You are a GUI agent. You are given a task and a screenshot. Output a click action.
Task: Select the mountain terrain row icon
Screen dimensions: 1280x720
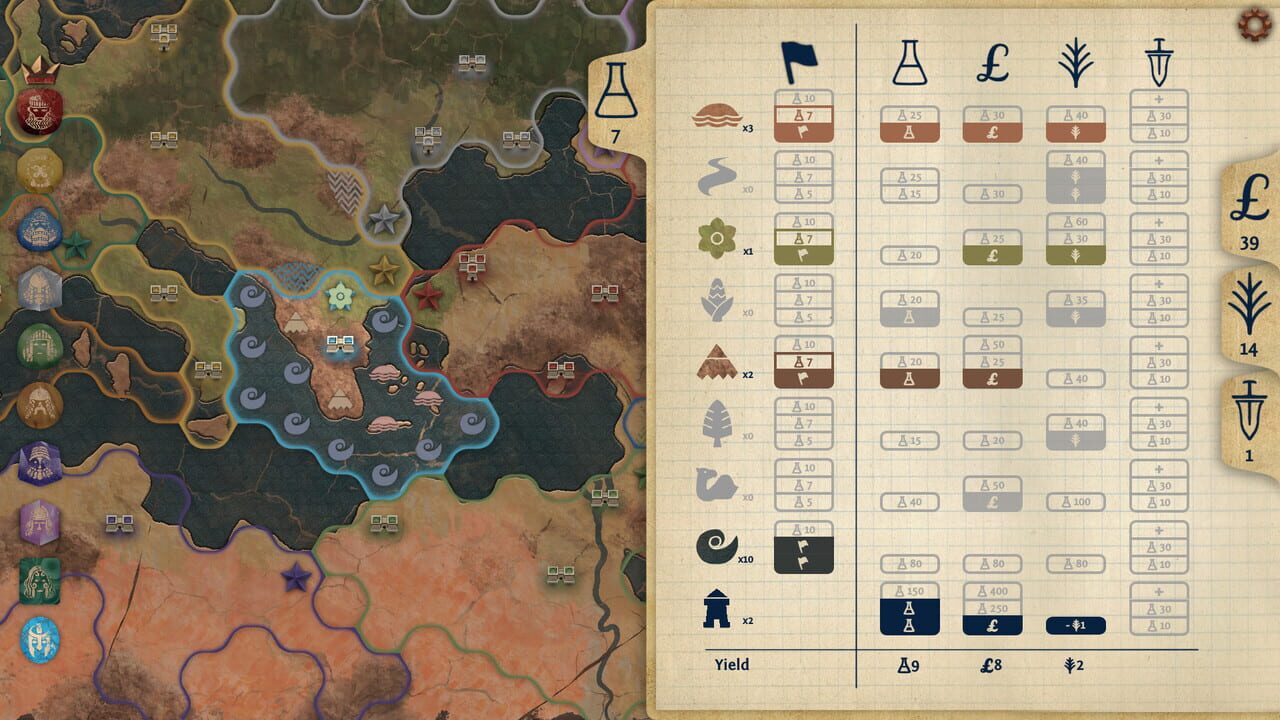717,361
